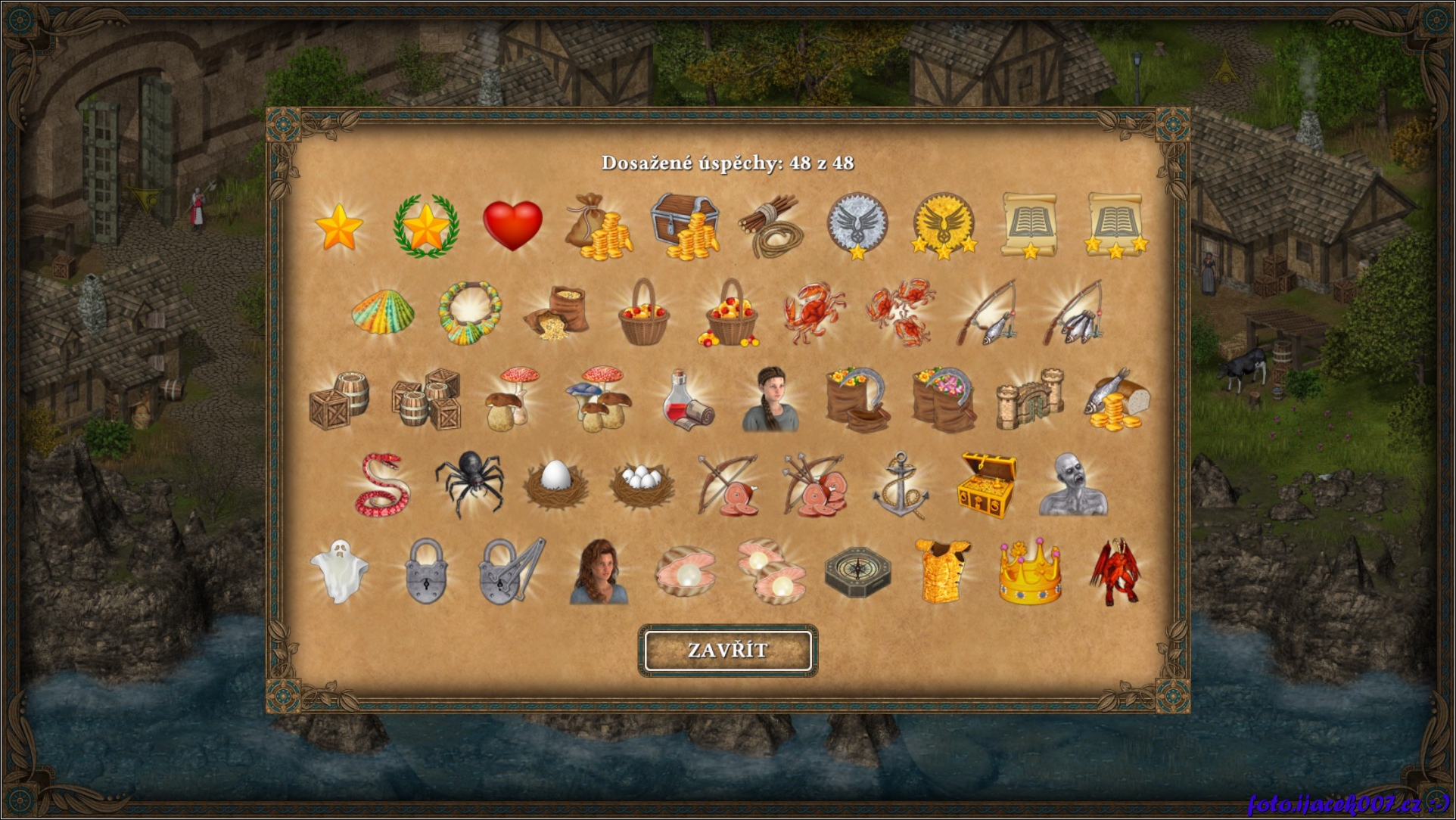Select the firewood and rope achievement
1456x820 pixels.
click(771, 226)
